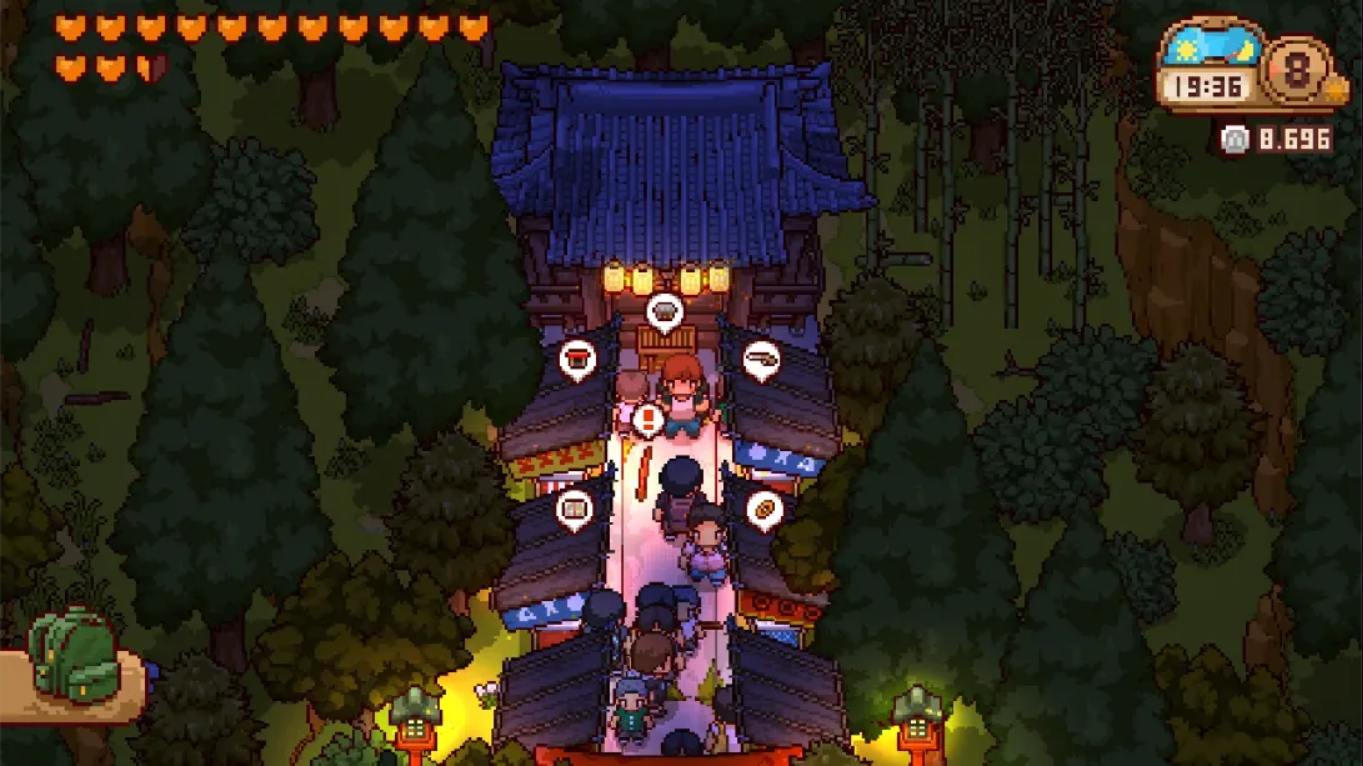This screenshot has height=766, width=1363.
Task: Select the weather tab on the HUD
Action: [x=1212, y=50]
